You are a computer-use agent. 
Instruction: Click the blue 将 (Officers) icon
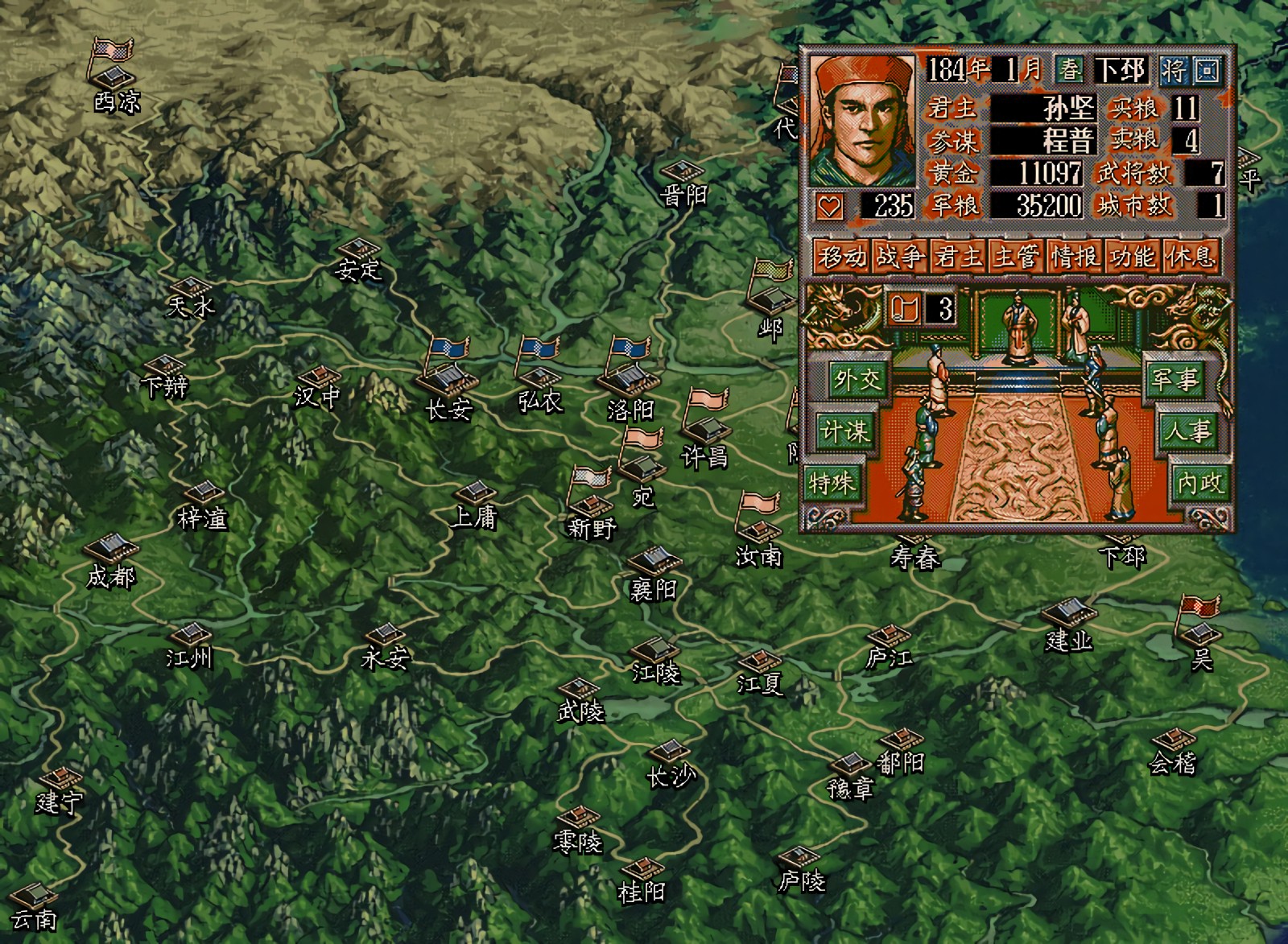[x=1174, y=71]
